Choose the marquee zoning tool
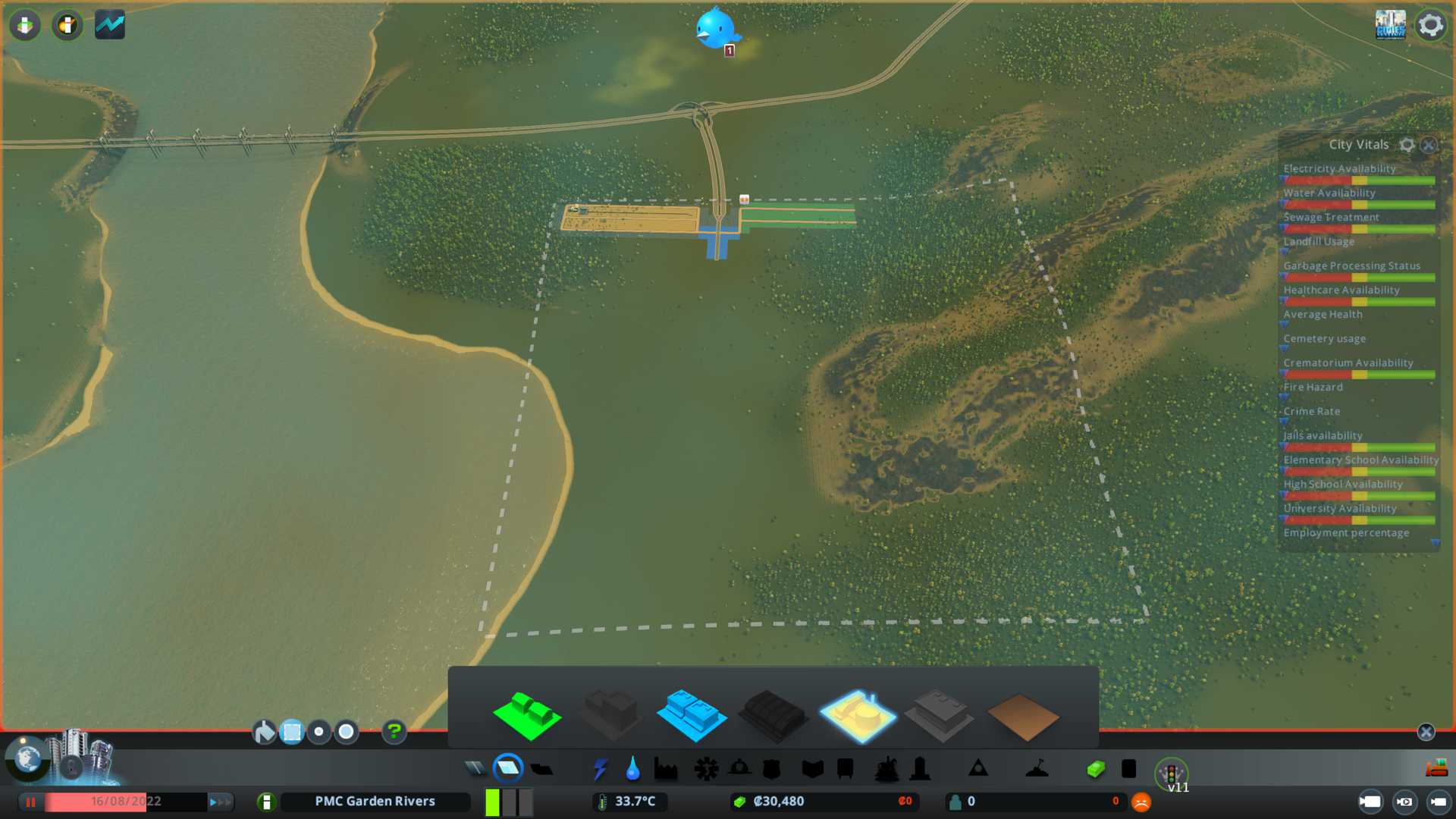The width and height of the screenshot is (1456, 819). pyautogui.click(x=292, y=732)
